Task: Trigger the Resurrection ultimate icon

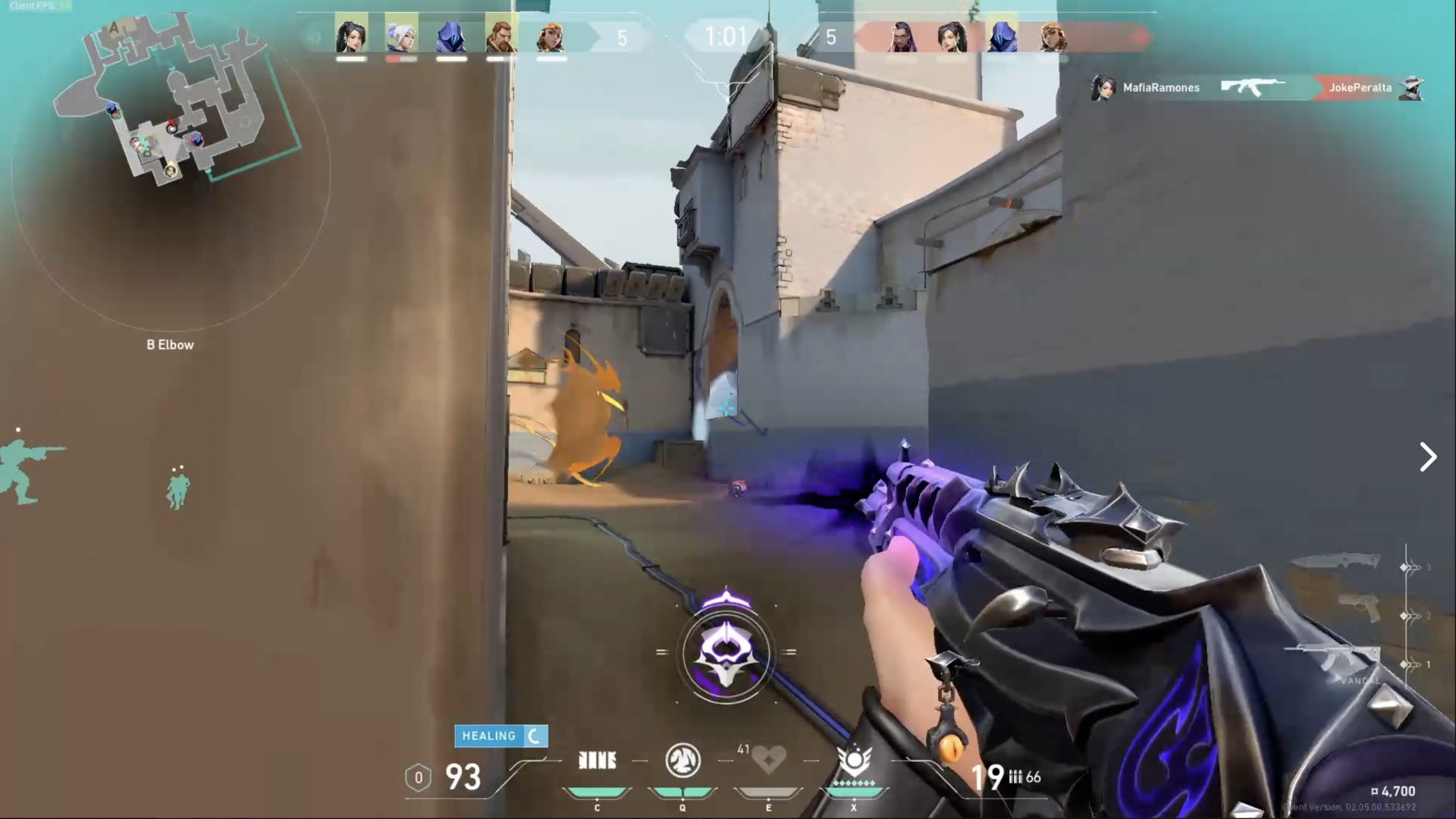Action: 854,761
